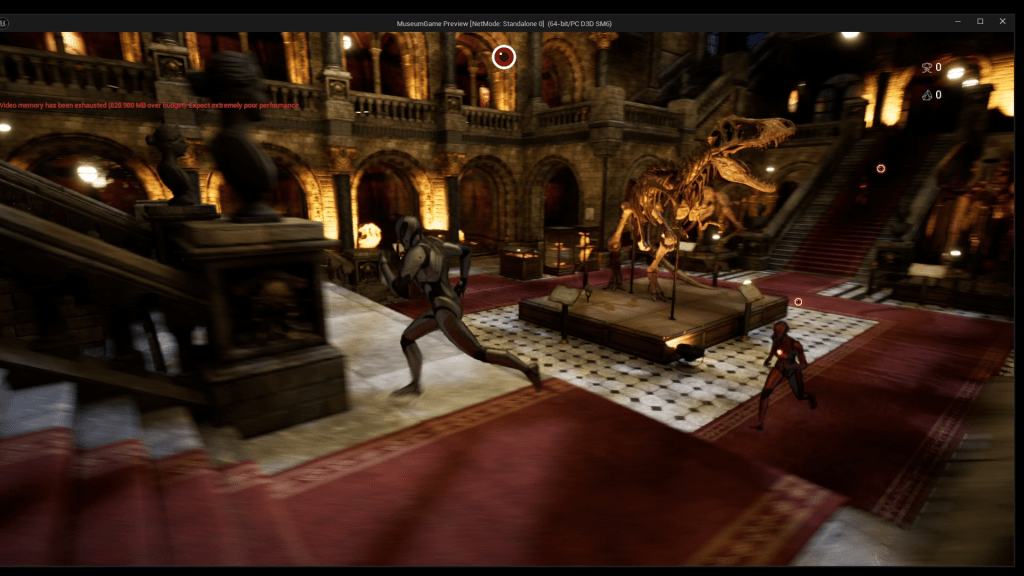Close the MuseumGame Preview window

pyautogui.click(x=1002, y=21)
